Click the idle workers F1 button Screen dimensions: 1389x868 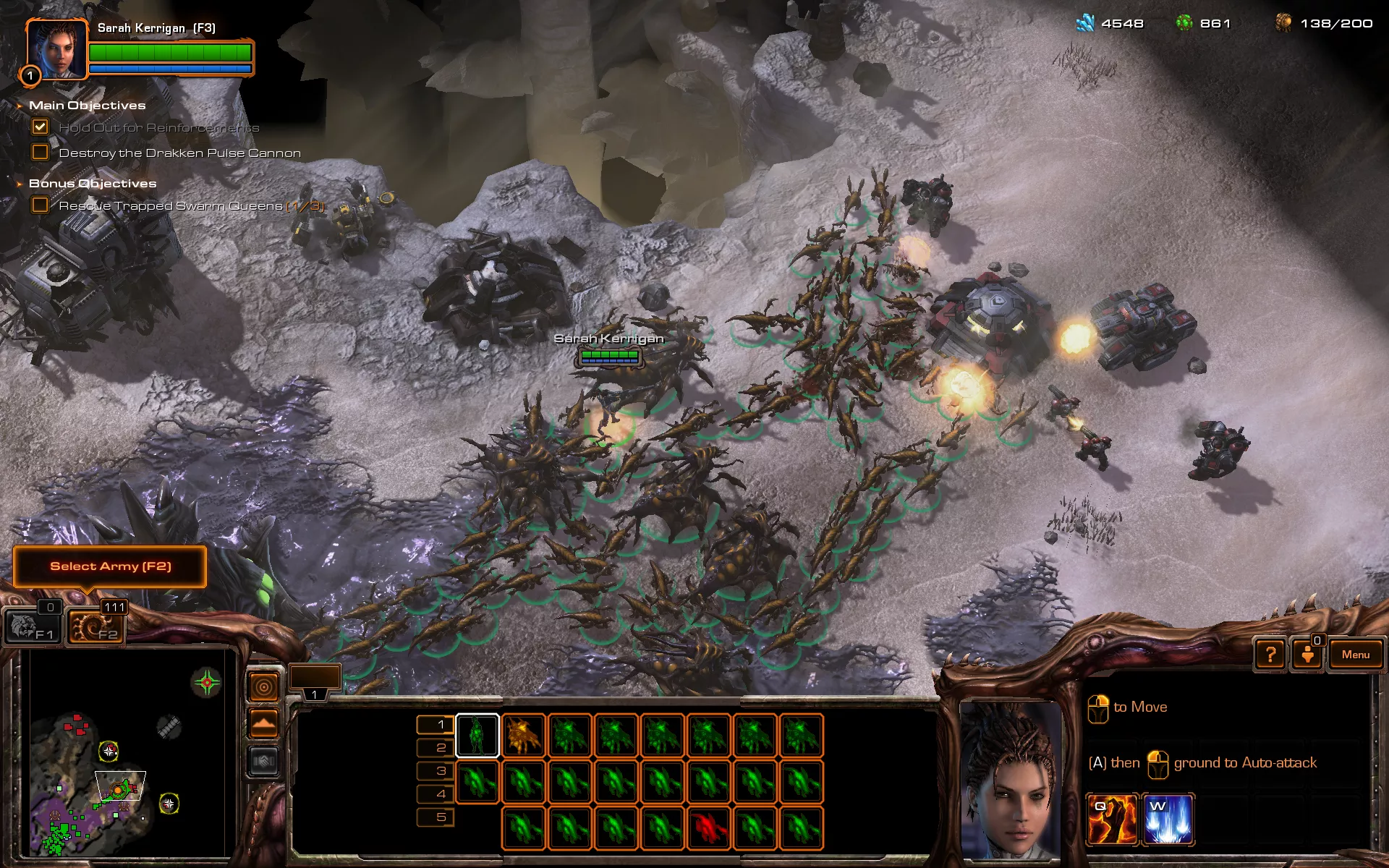(33, 626)
